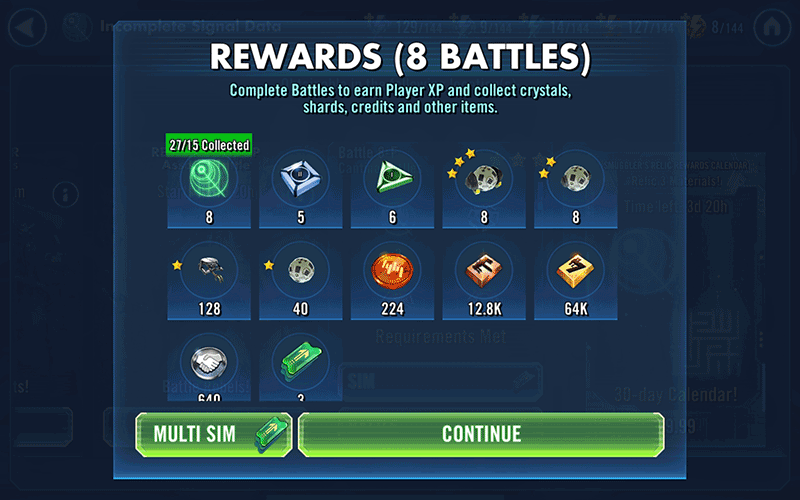800x500 pixels.
Task: Start a Multi Sim with tickets
Action: (214, 434)
